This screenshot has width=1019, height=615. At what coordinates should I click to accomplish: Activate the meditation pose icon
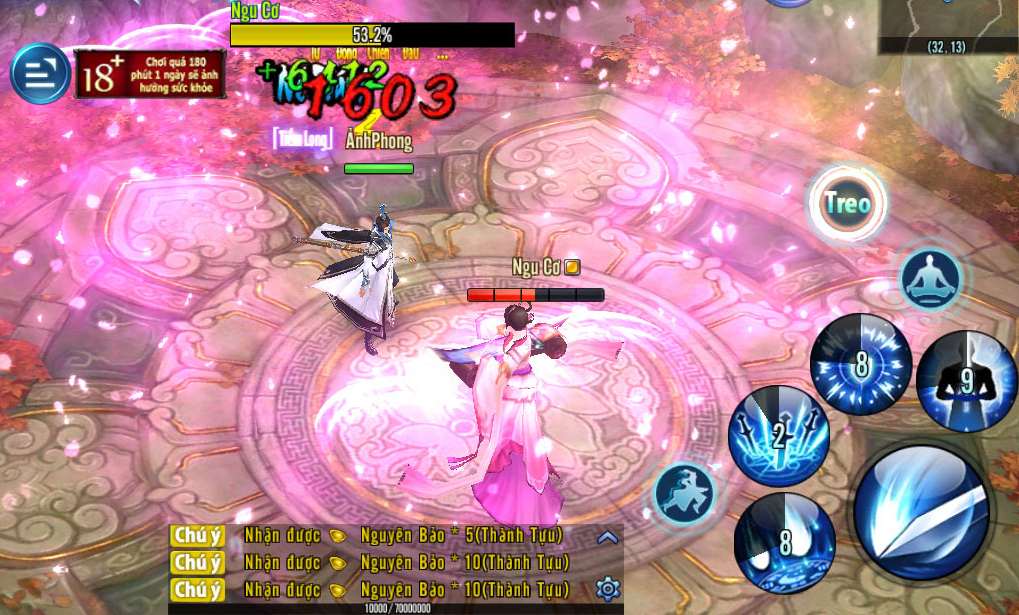tap(930, 278)
